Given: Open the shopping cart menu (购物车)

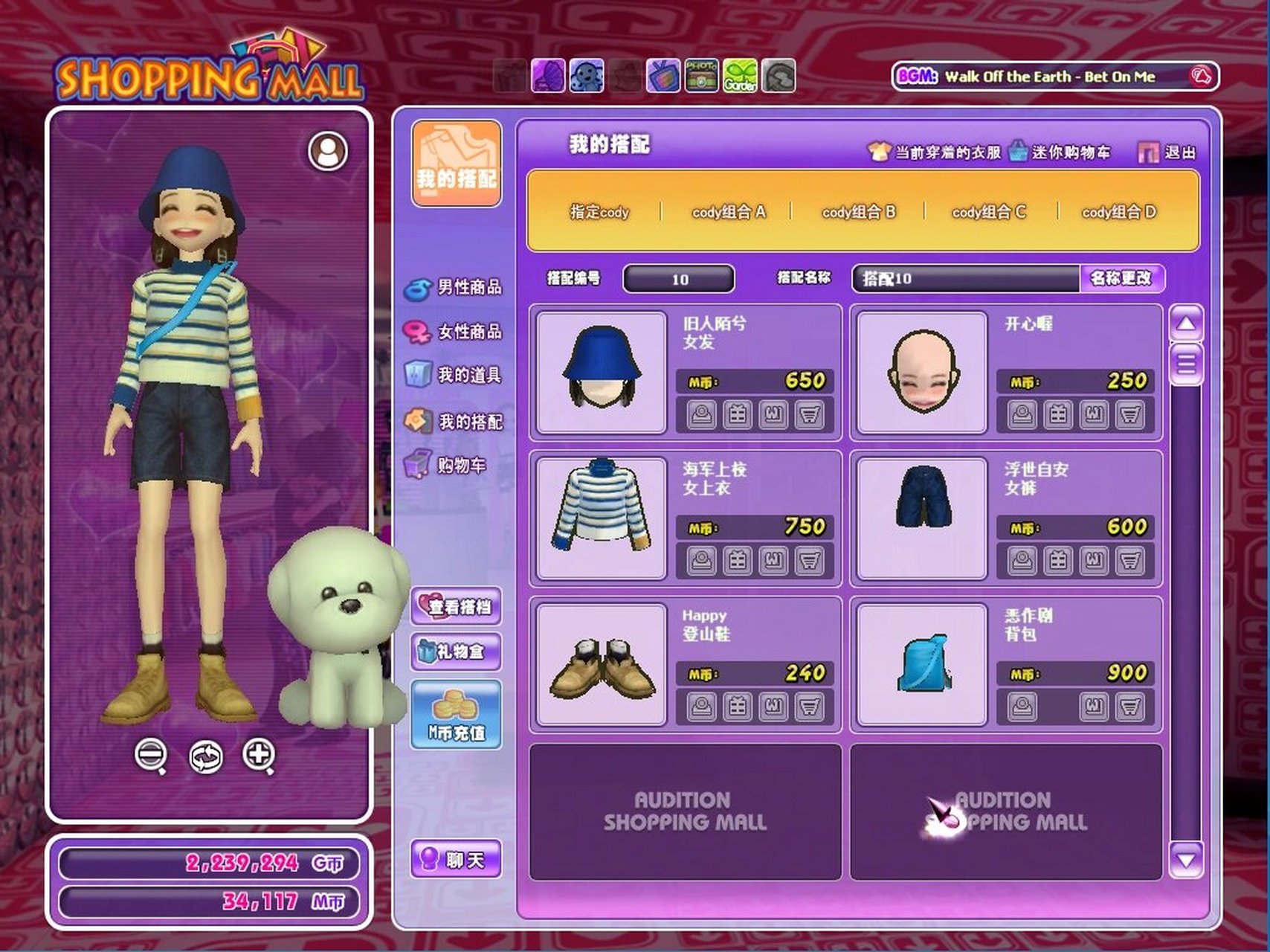Looking at the screenshot, I should tap(448, 466).
